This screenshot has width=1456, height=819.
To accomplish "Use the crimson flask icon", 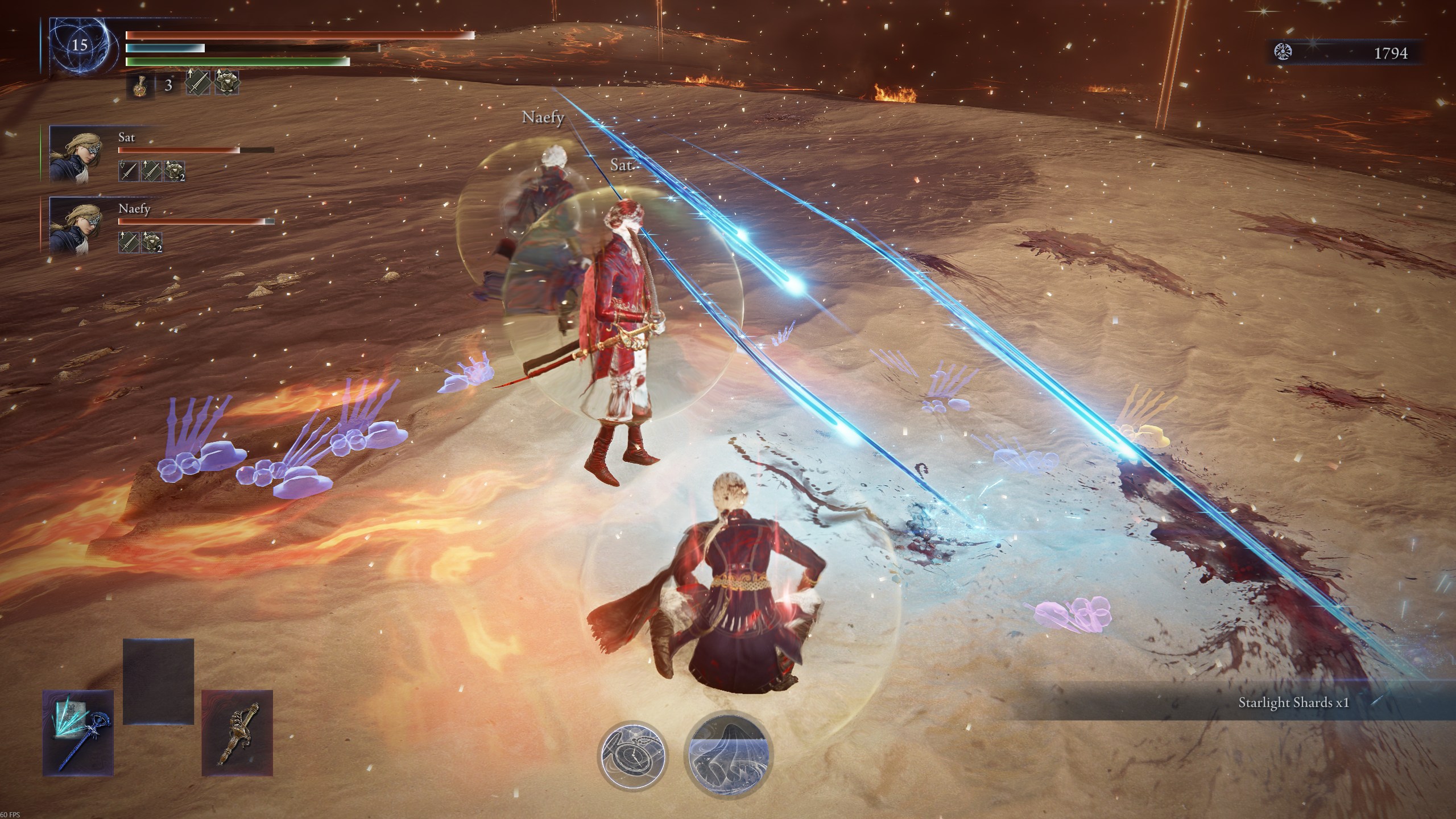I will coord(140,86).
